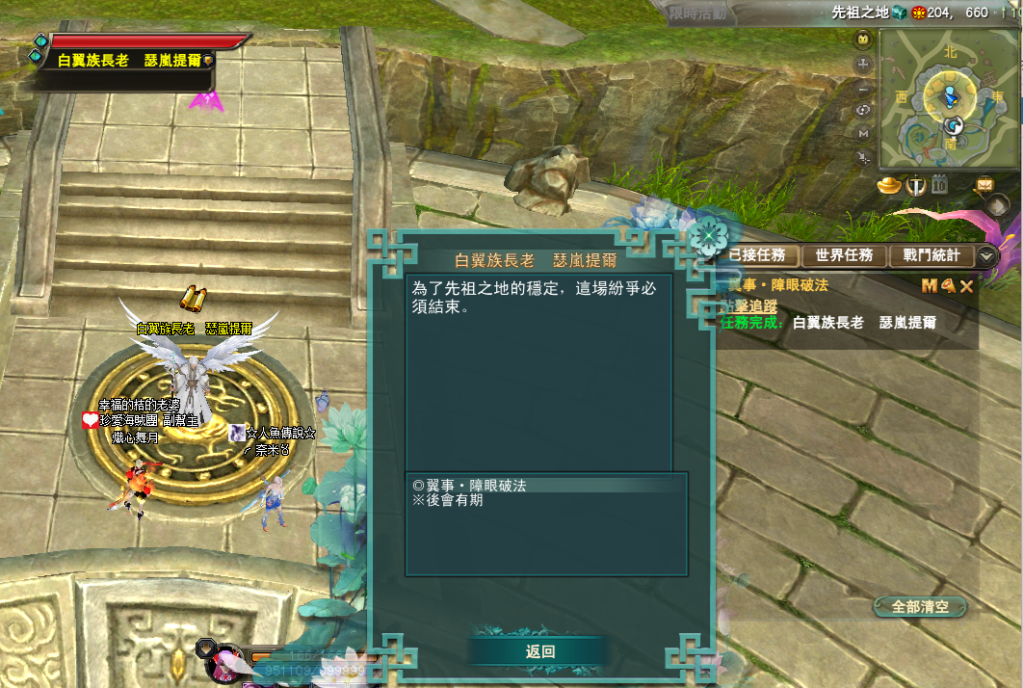
Task: Open the calendar icon below the minimap
Action: 939,184
